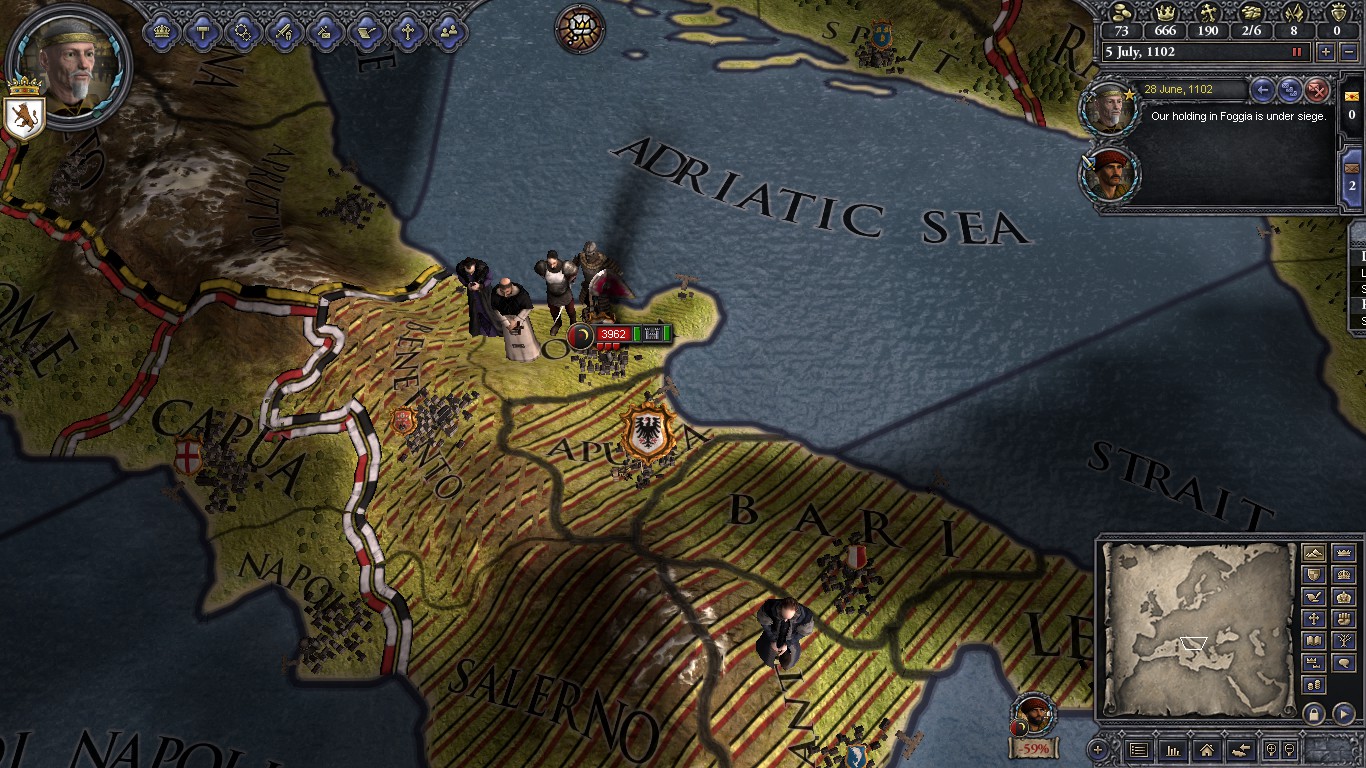
Task: Open the Military tab with sword icon
Action: point(285,32)
